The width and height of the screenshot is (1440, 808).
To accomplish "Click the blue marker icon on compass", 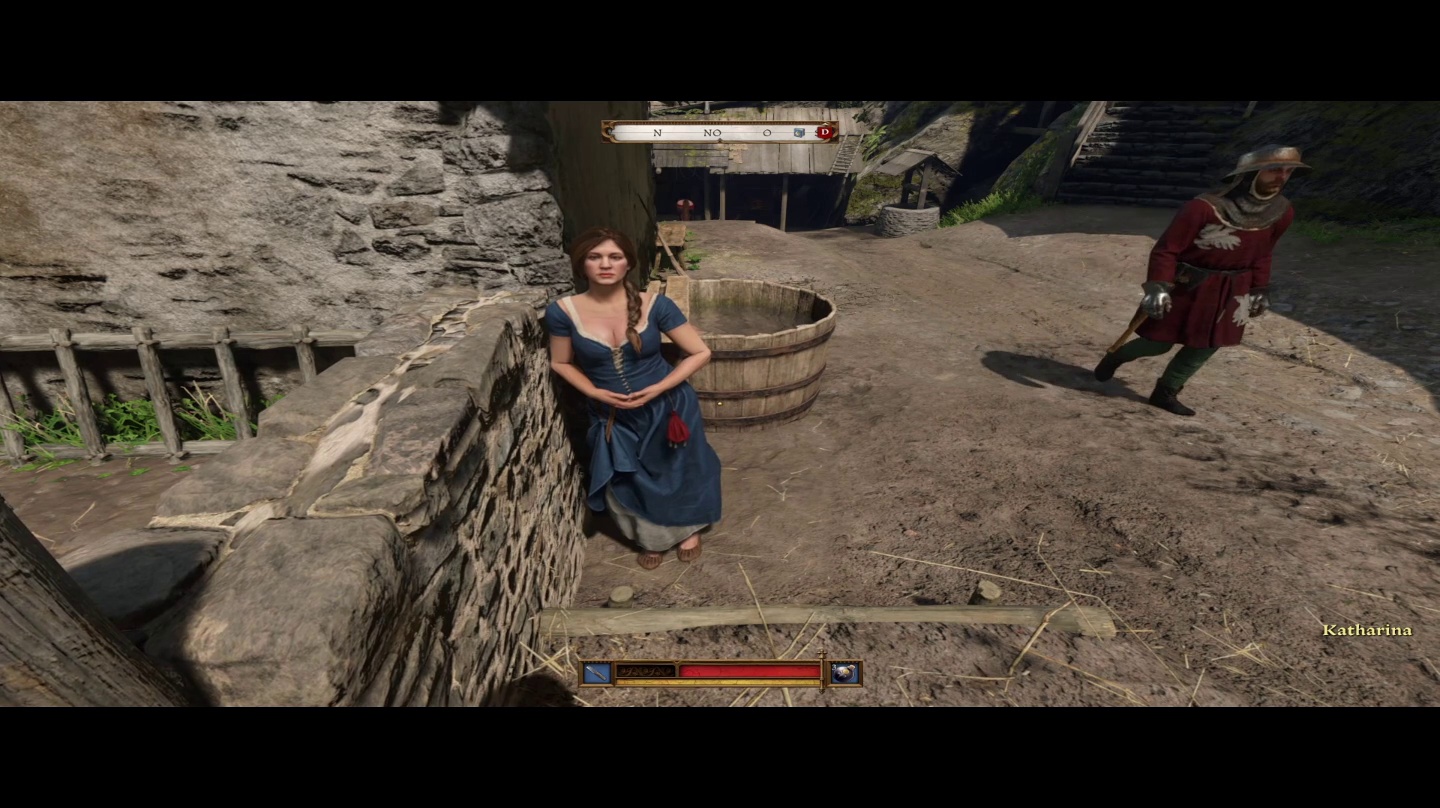I will click(799, 132).
